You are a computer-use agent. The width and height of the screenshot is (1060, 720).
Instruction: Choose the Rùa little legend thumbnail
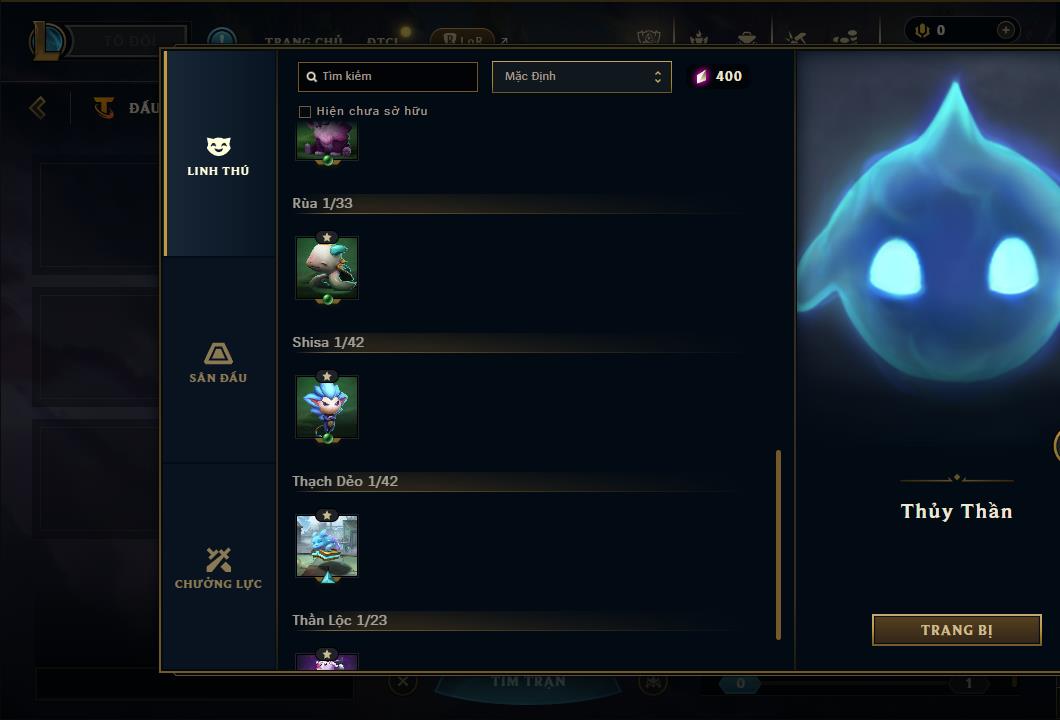327,268
